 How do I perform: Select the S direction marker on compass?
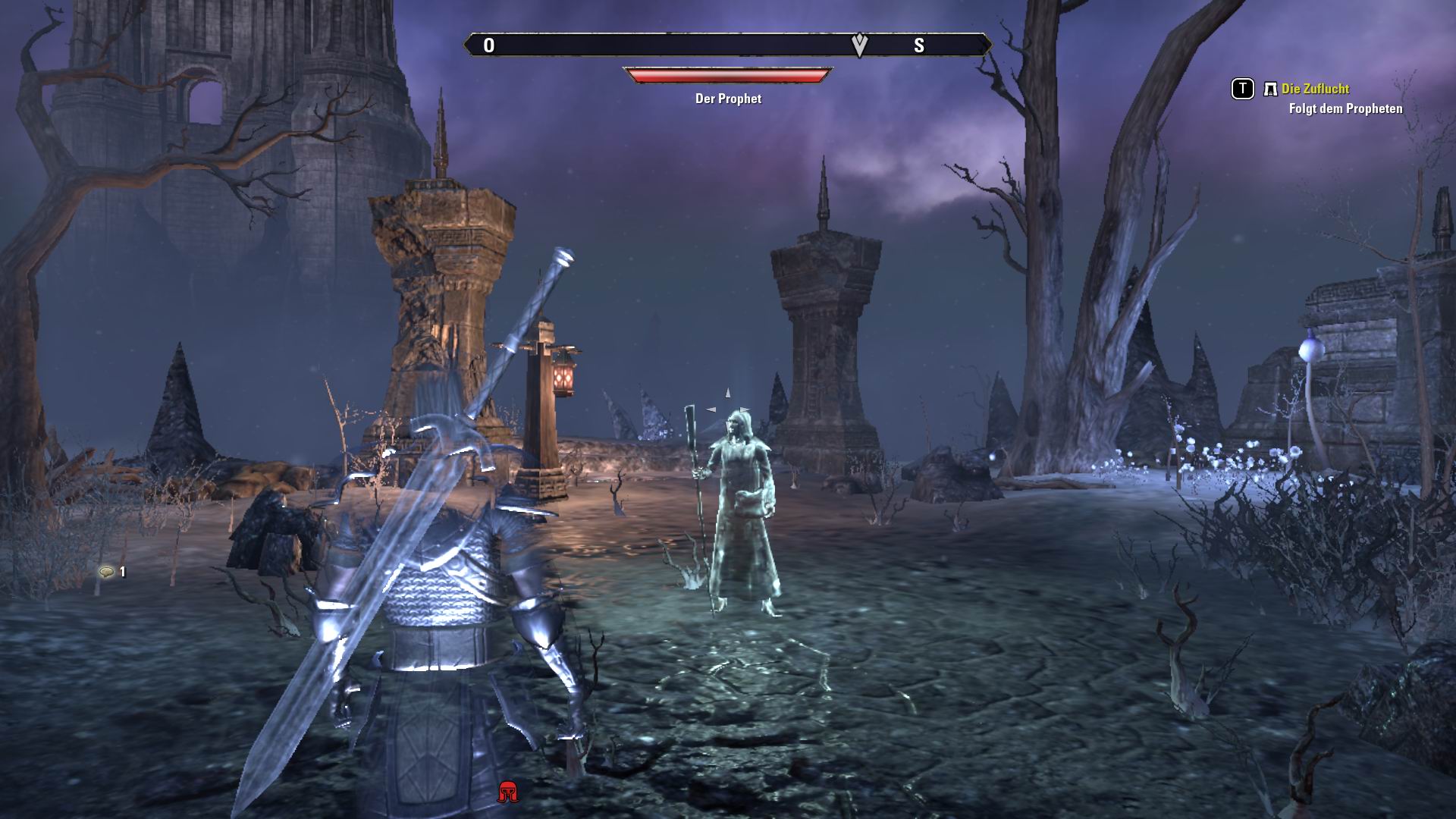[920, 45]
